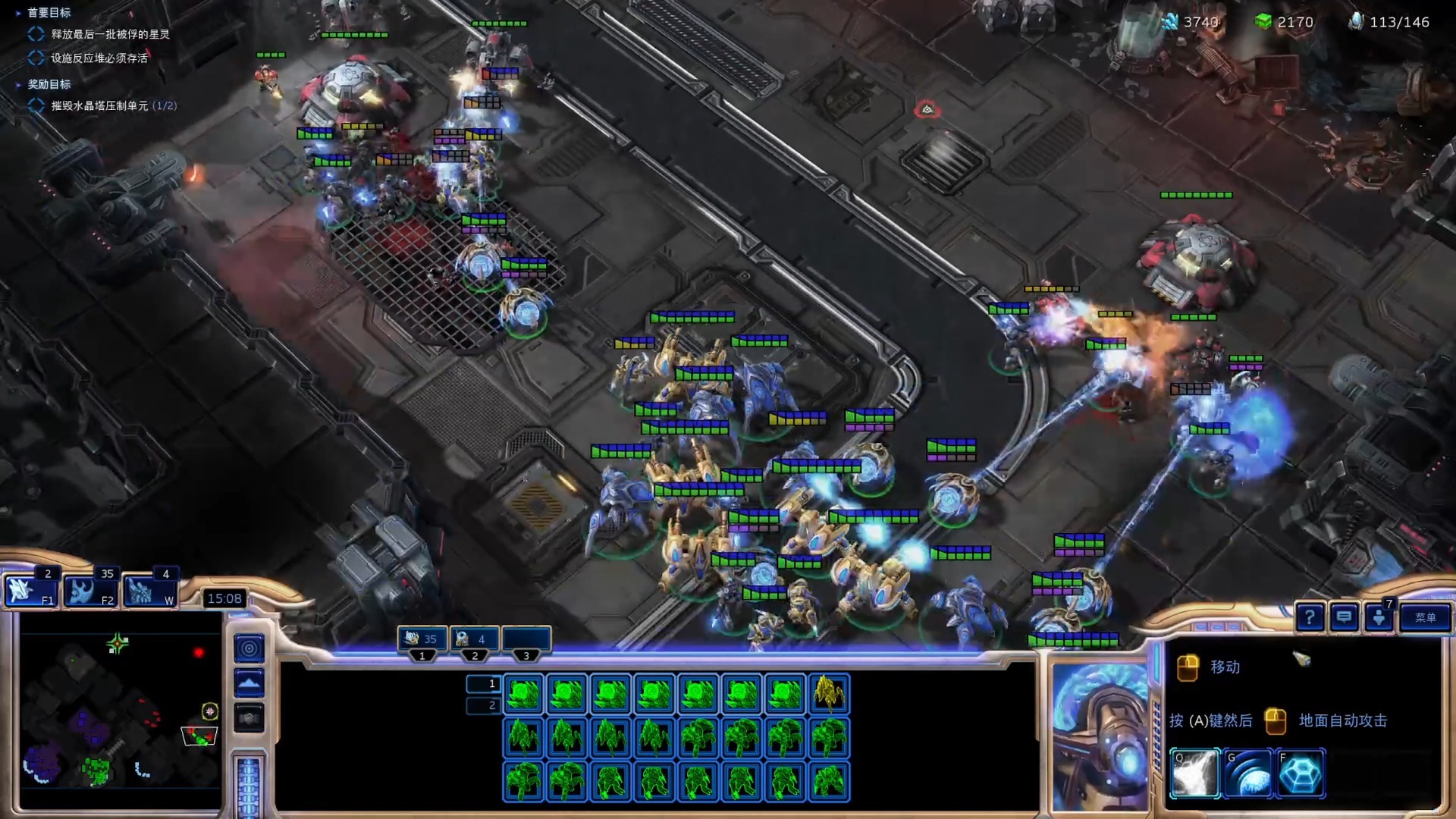
Task: Click the minimap ping signal button
Action: [249, 648]
